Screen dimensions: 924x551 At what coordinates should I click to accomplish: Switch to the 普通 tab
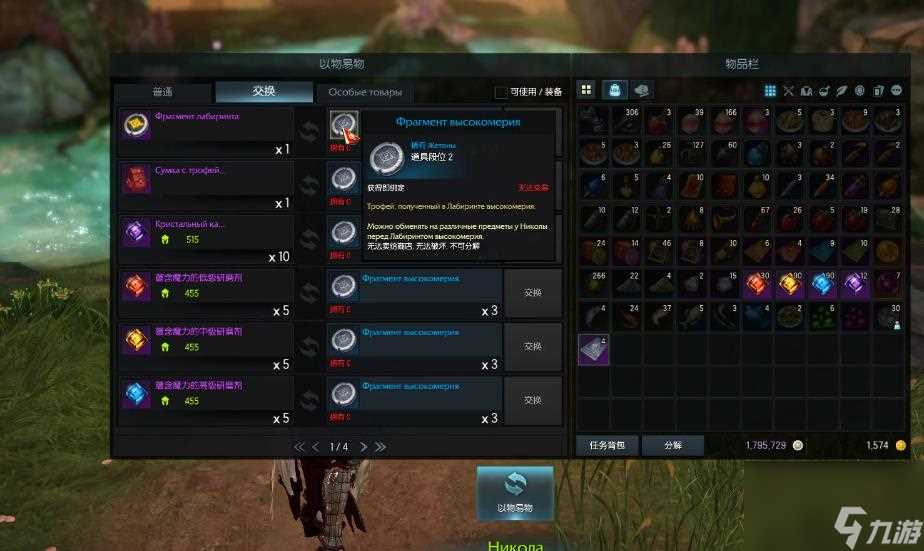pyautogui.click(x=162, y=92)
